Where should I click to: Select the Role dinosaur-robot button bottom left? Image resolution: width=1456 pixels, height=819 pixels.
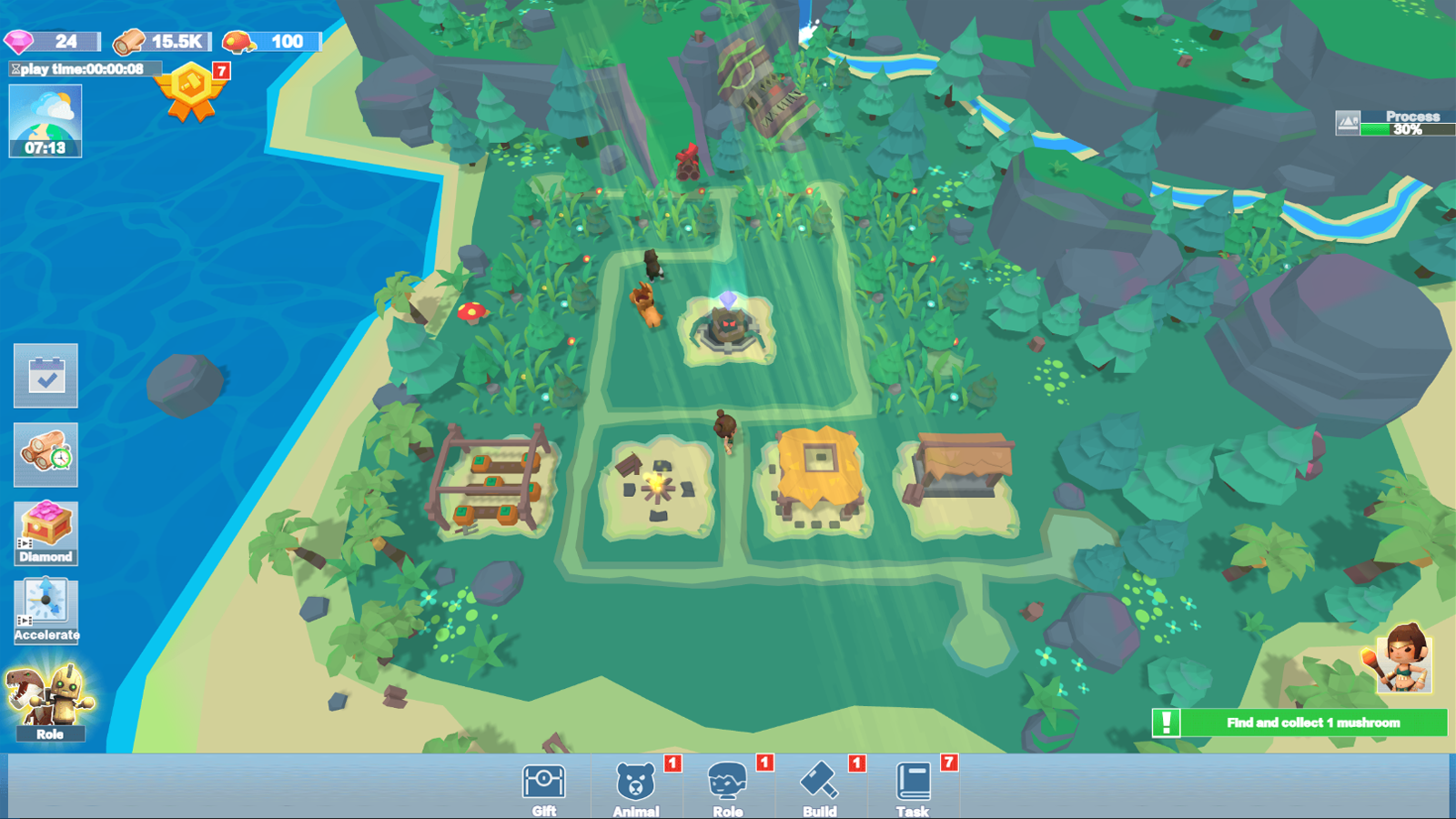pyautogui.click(x=50, y=701)
